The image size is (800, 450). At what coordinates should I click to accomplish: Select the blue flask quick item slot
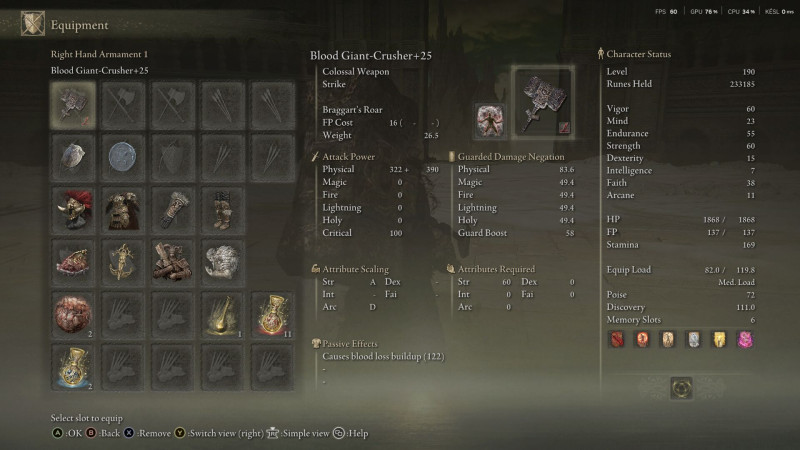click(72, 366)
